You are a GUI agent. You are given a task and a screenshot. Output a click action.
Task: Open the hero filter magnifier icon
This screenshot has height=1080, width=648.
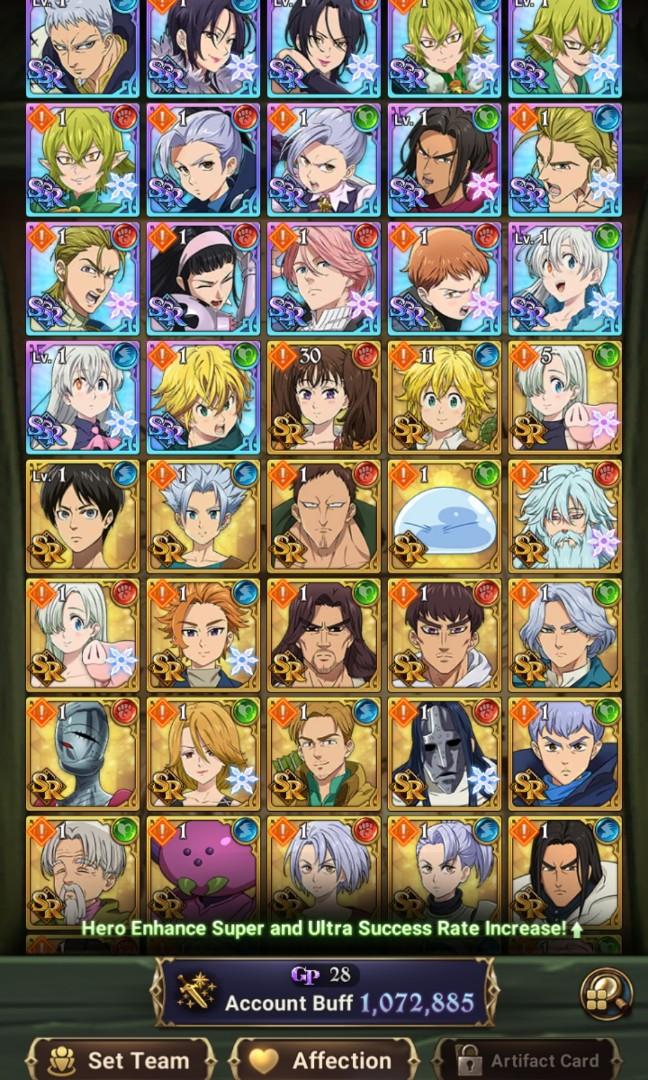[606, 992]
